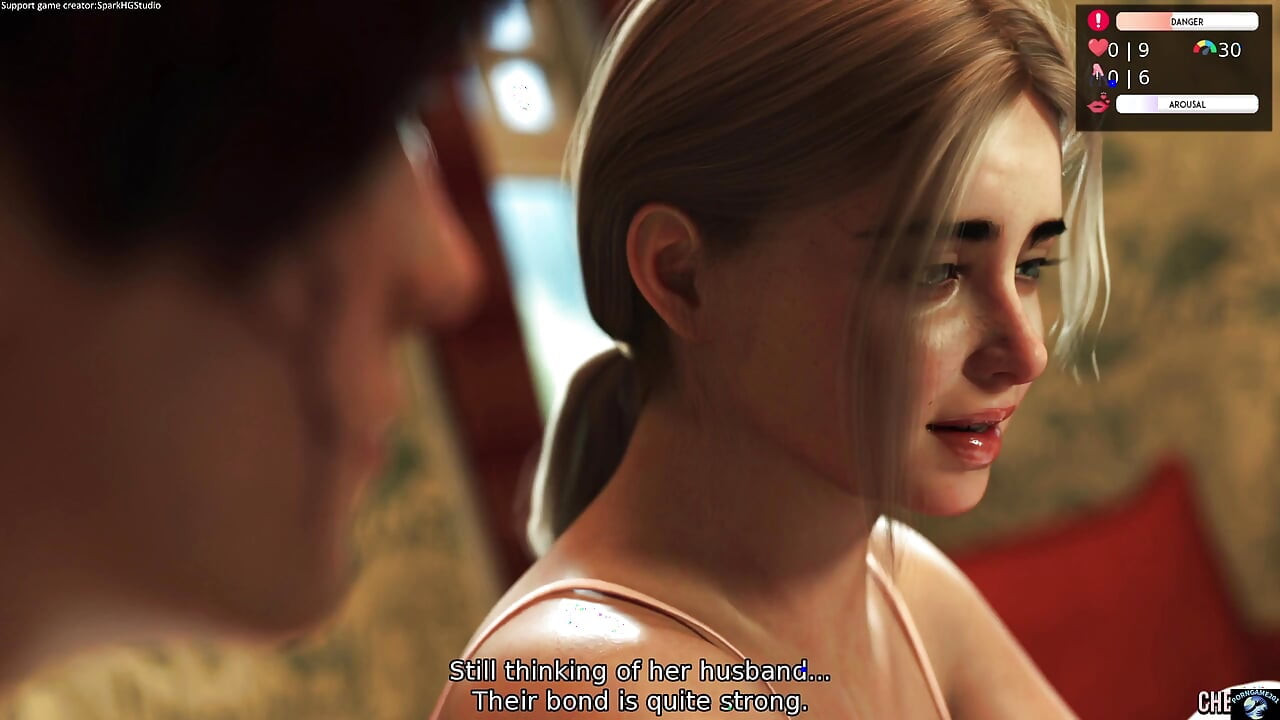The image size is (1280, 720).
Task: Click the lips arousal icon
Action: 1096,104
